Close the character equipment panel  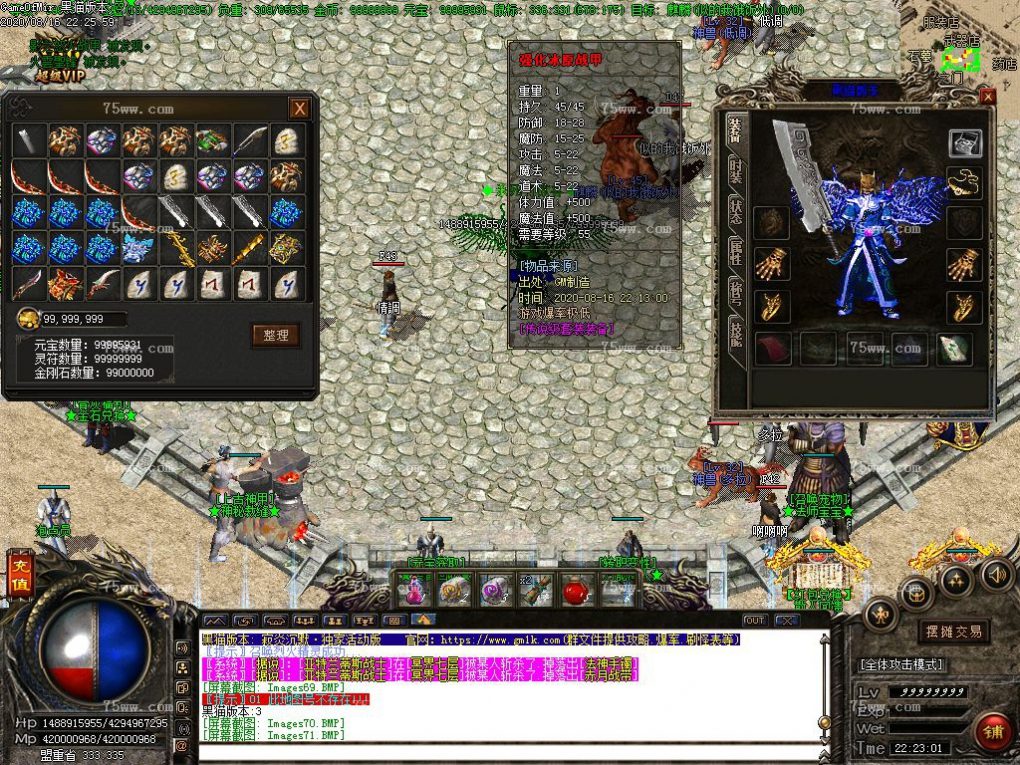point(987,96)
